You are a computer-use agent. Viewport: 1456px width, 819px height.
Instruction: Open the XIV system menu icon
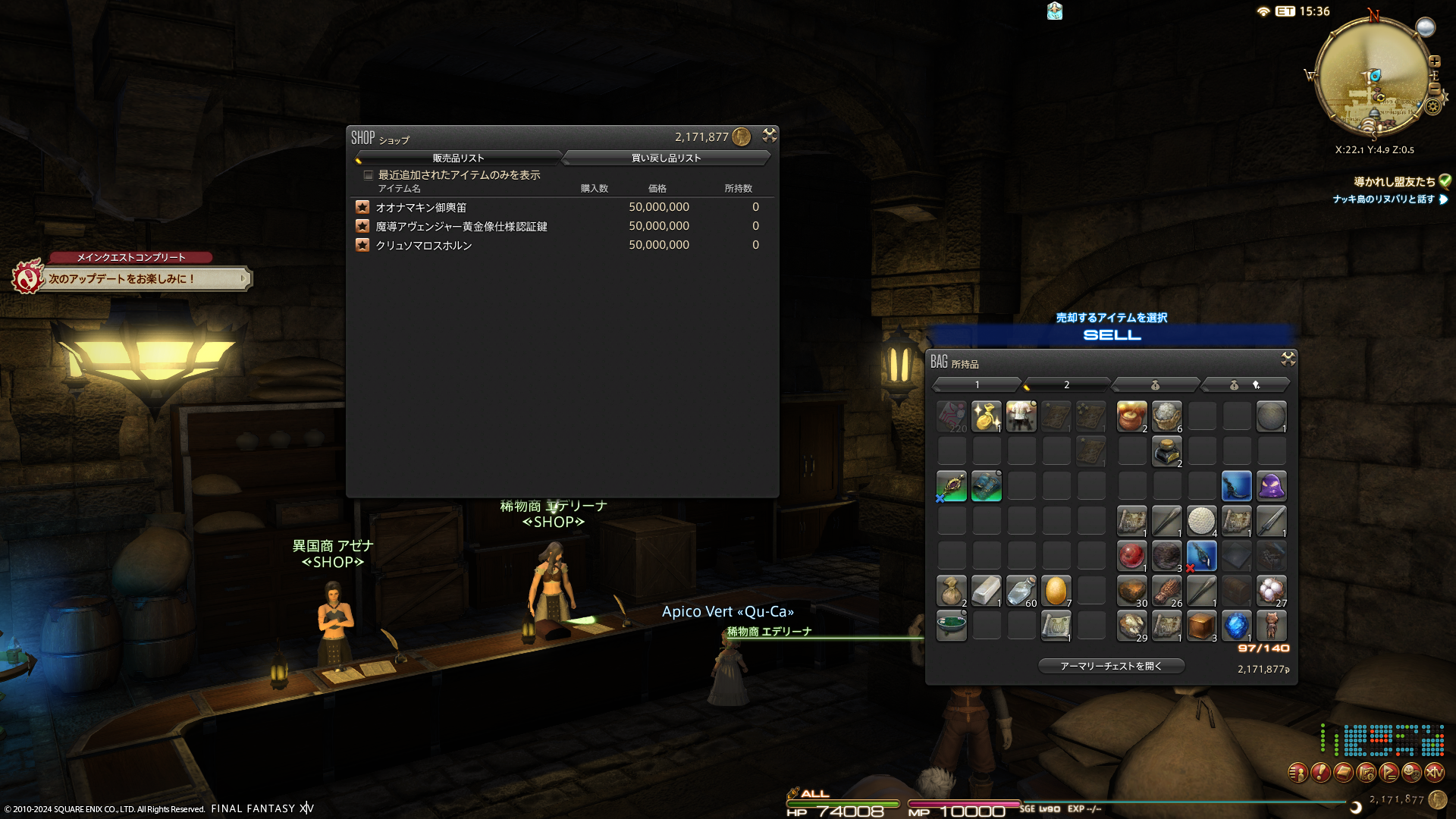point(1434,772)
